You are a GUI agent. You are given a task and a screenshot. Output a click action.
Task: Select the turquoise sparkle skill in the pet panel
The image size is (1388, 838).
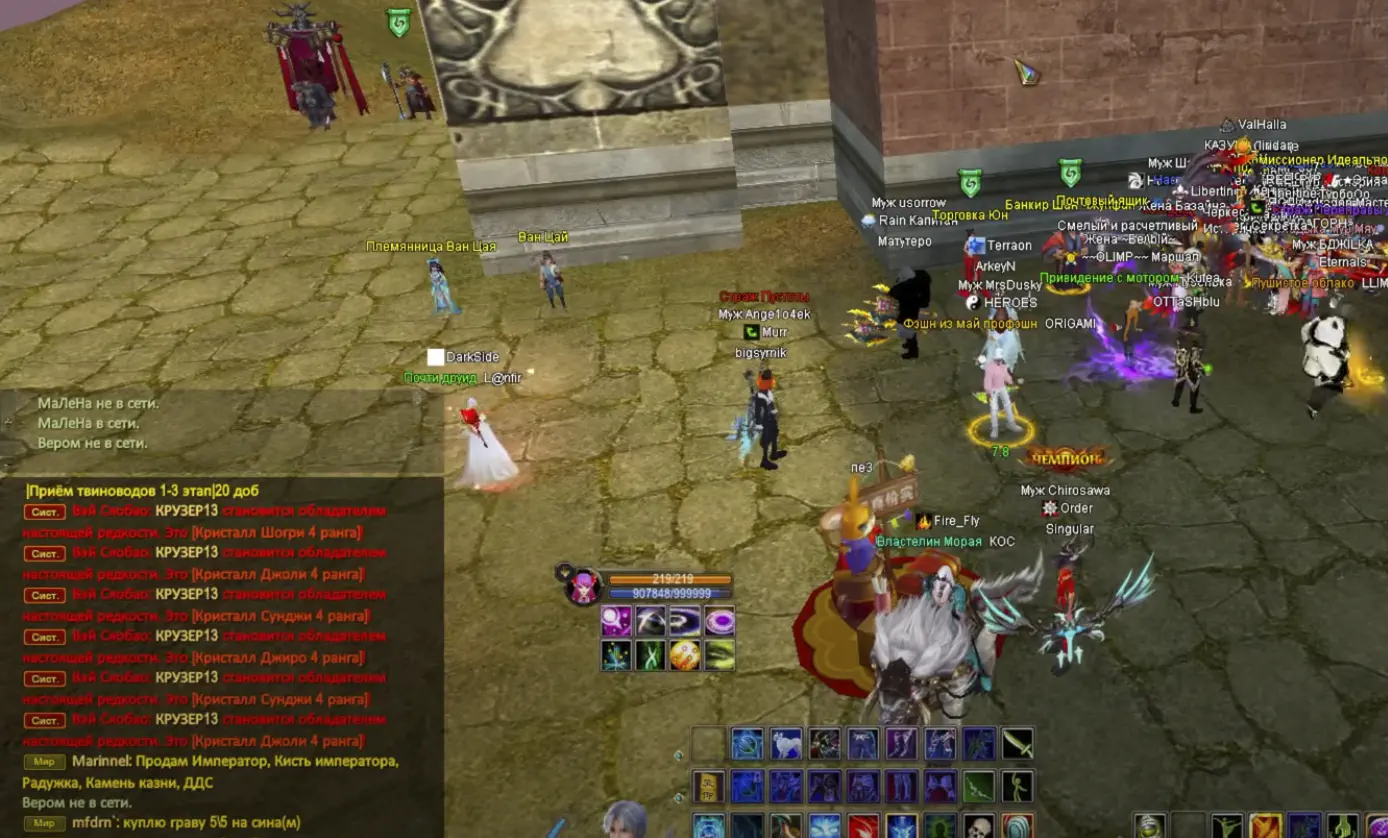point(615,655)
